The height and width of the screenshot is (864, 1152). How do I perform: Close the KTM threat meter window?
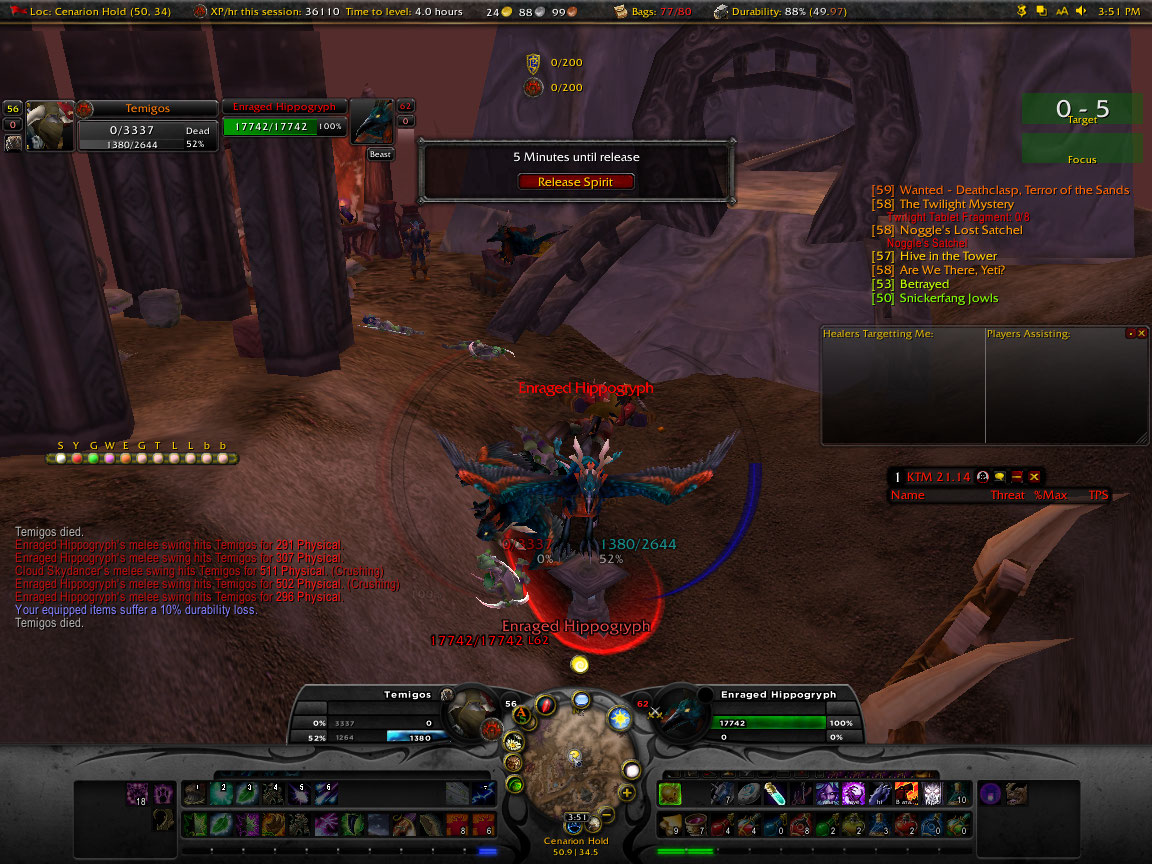1034,477
